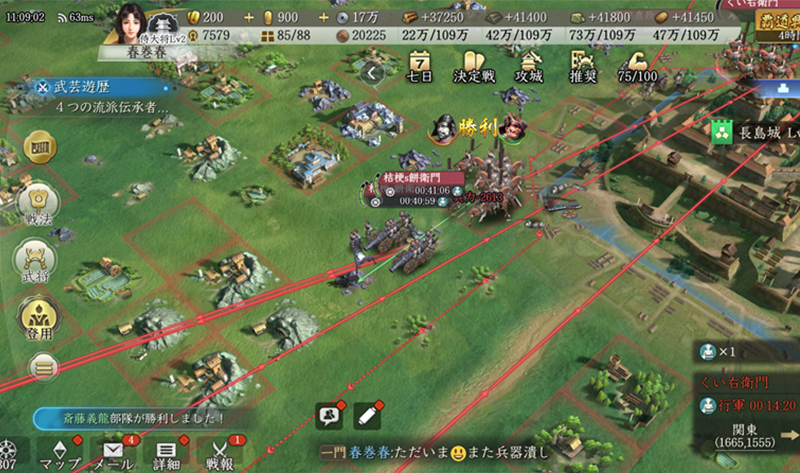Click the gold building icon above 戦法
The height and width of the screenshot is (473, 800).
[x=40, y=148]
